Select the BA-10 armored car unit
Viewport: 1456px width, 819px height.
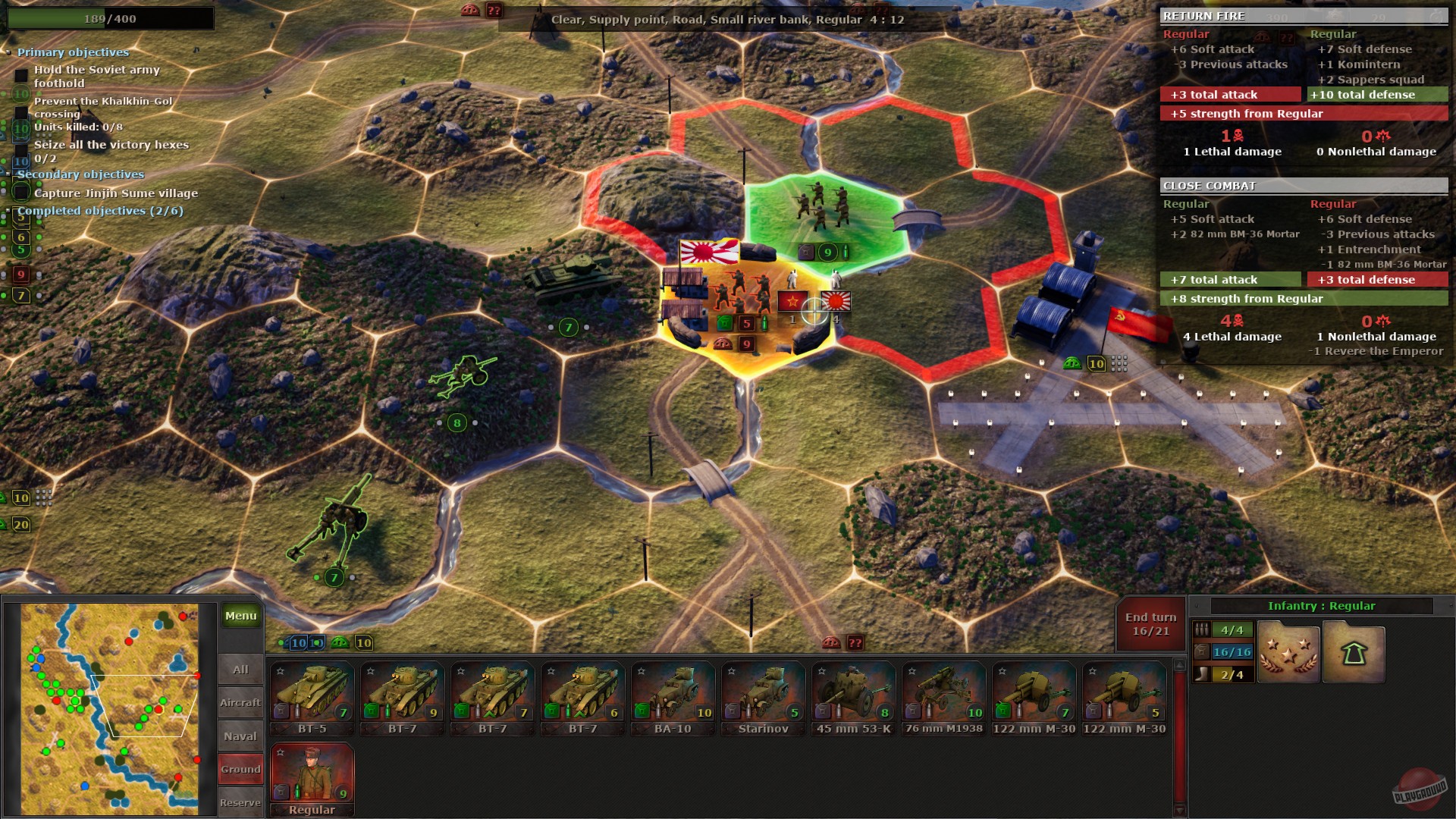pyautogui.click(x=673, y=694)
